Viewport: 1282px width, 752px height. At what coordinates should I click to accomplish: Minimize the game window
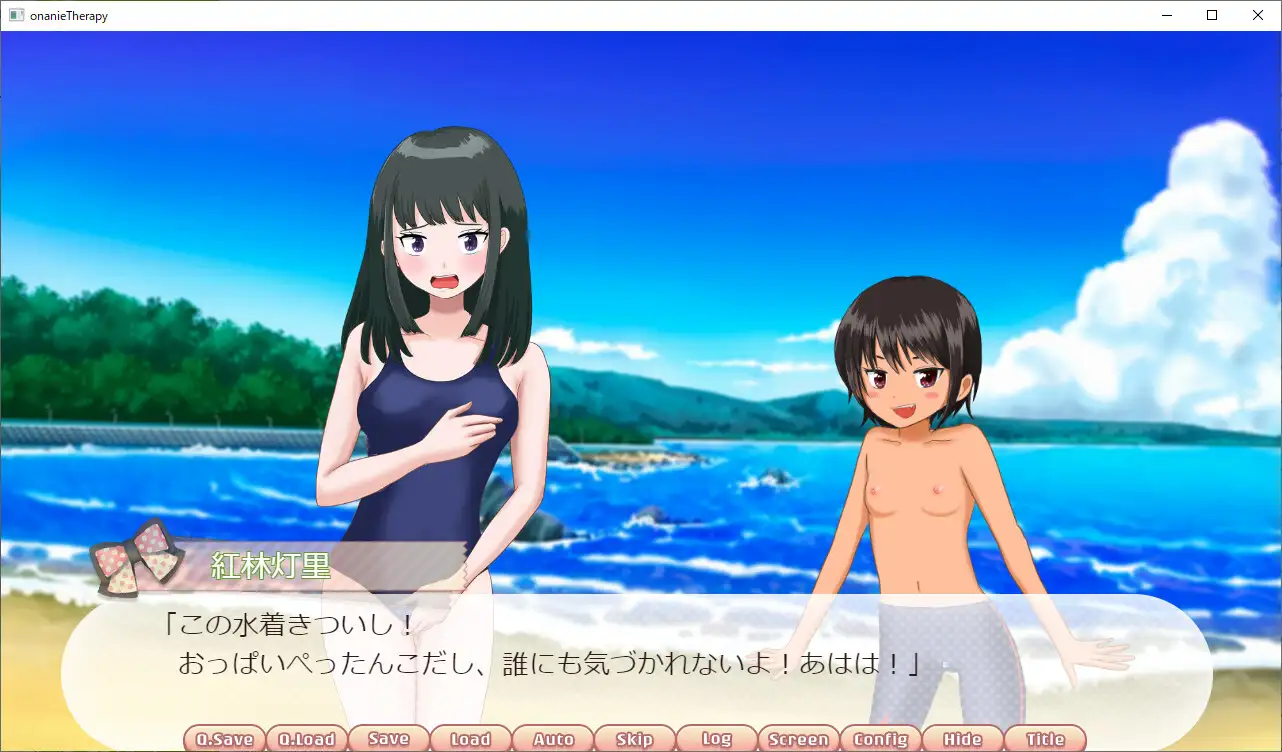[x=1166, y=15]
